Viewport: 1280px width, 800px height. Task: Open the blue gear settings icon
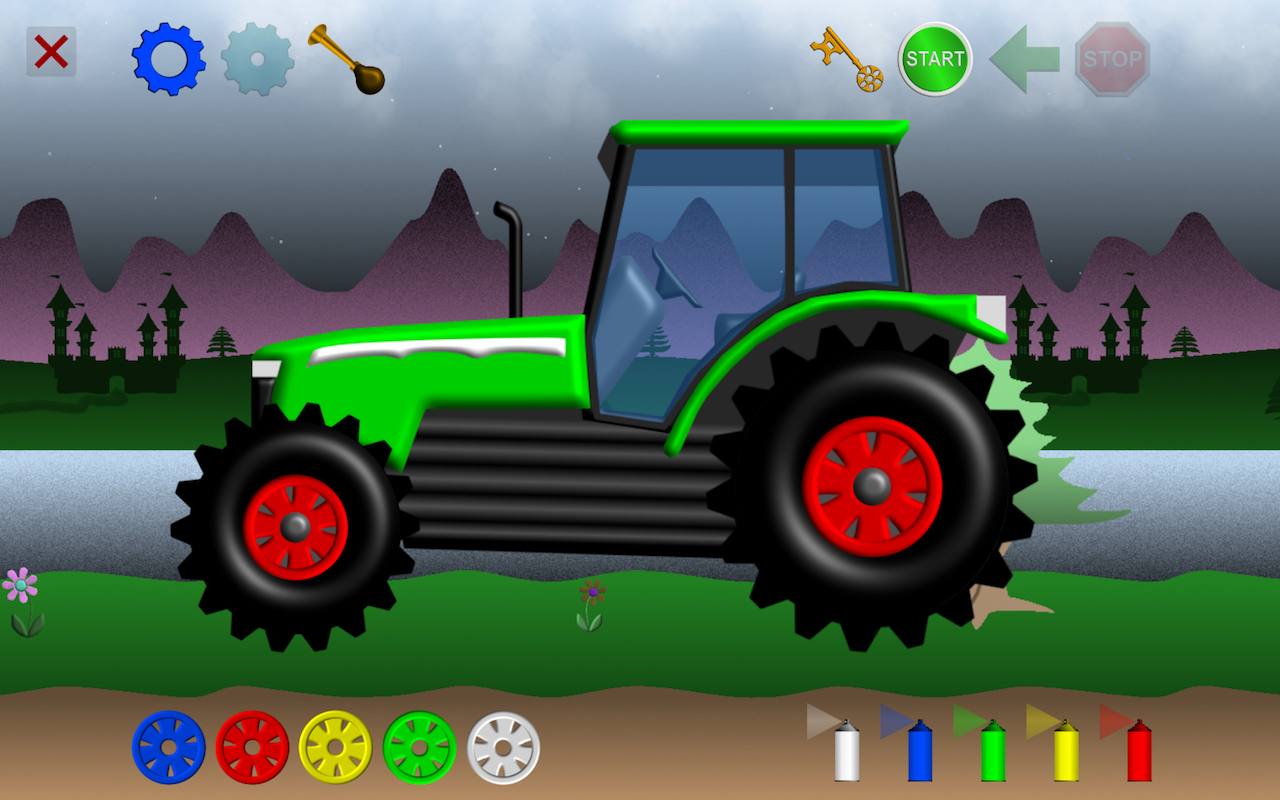[170, 57]
